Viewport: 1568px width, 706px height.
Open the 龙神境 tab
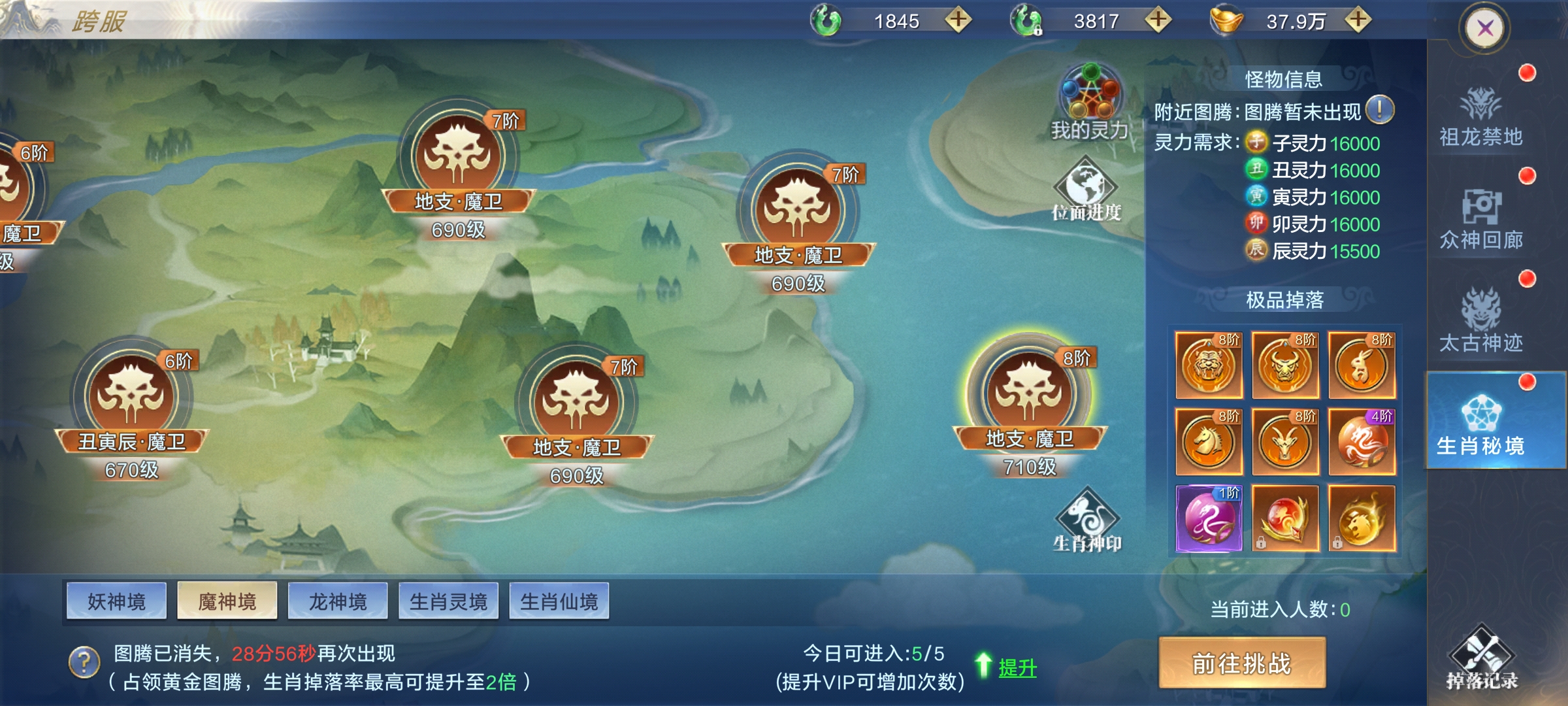tap(338, 601)
